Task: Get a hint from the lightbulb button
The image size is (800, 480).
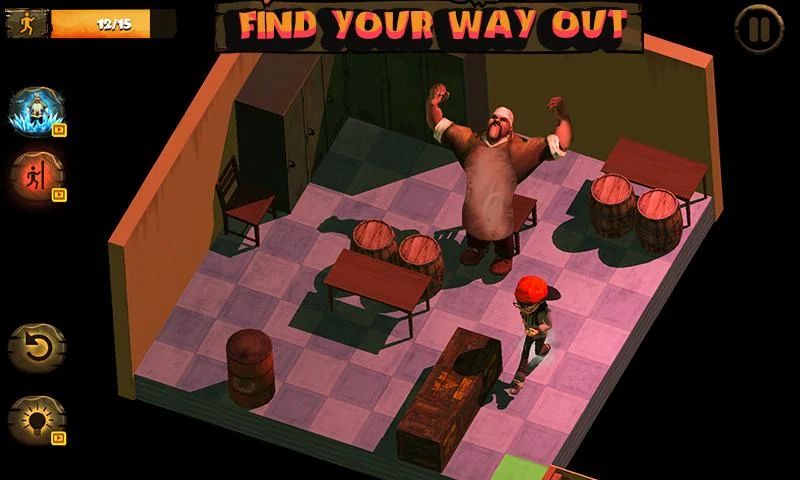Action: tap(36, 419)
